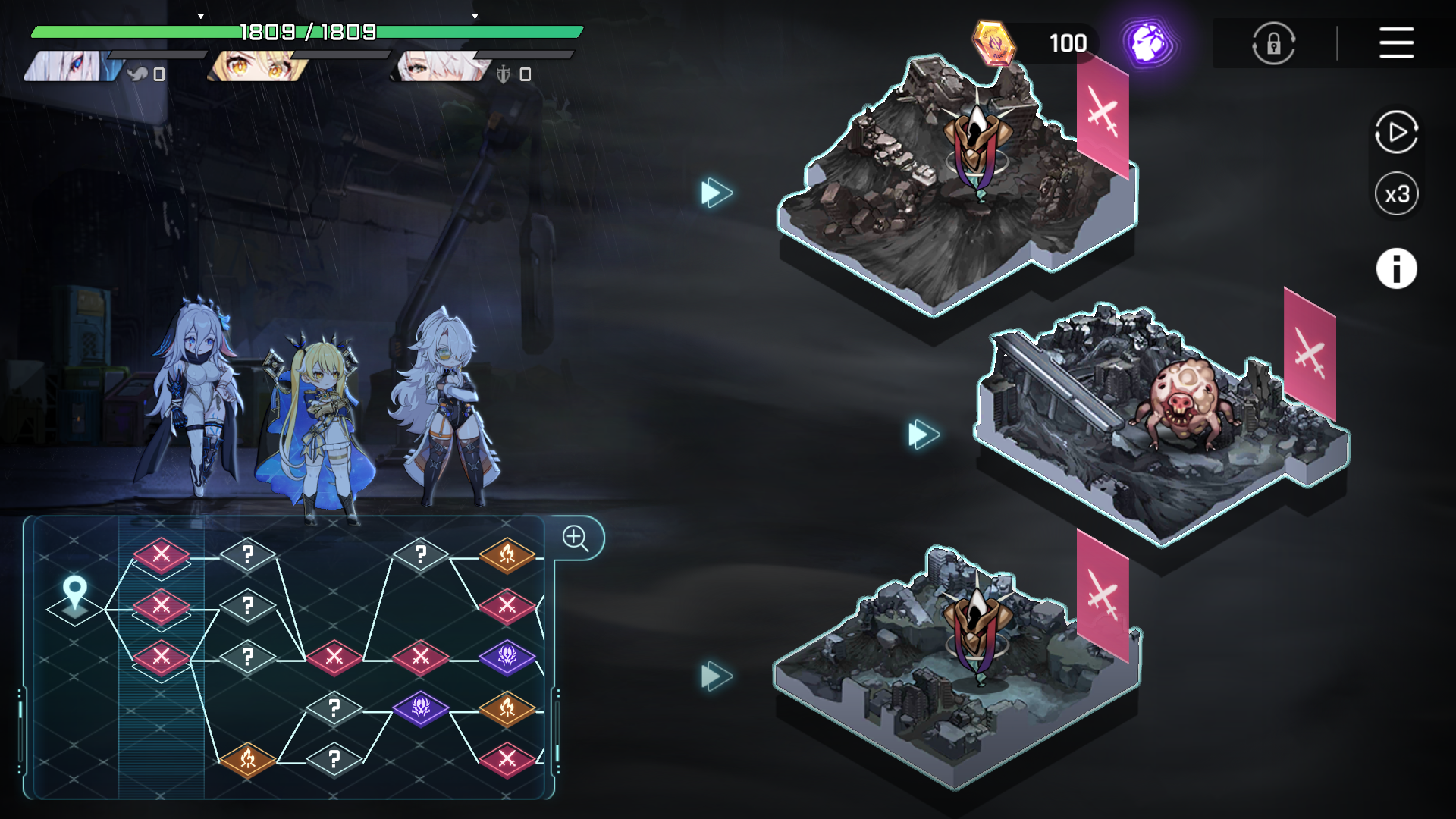Open the purple orb icon

[x=1148, y=43]
